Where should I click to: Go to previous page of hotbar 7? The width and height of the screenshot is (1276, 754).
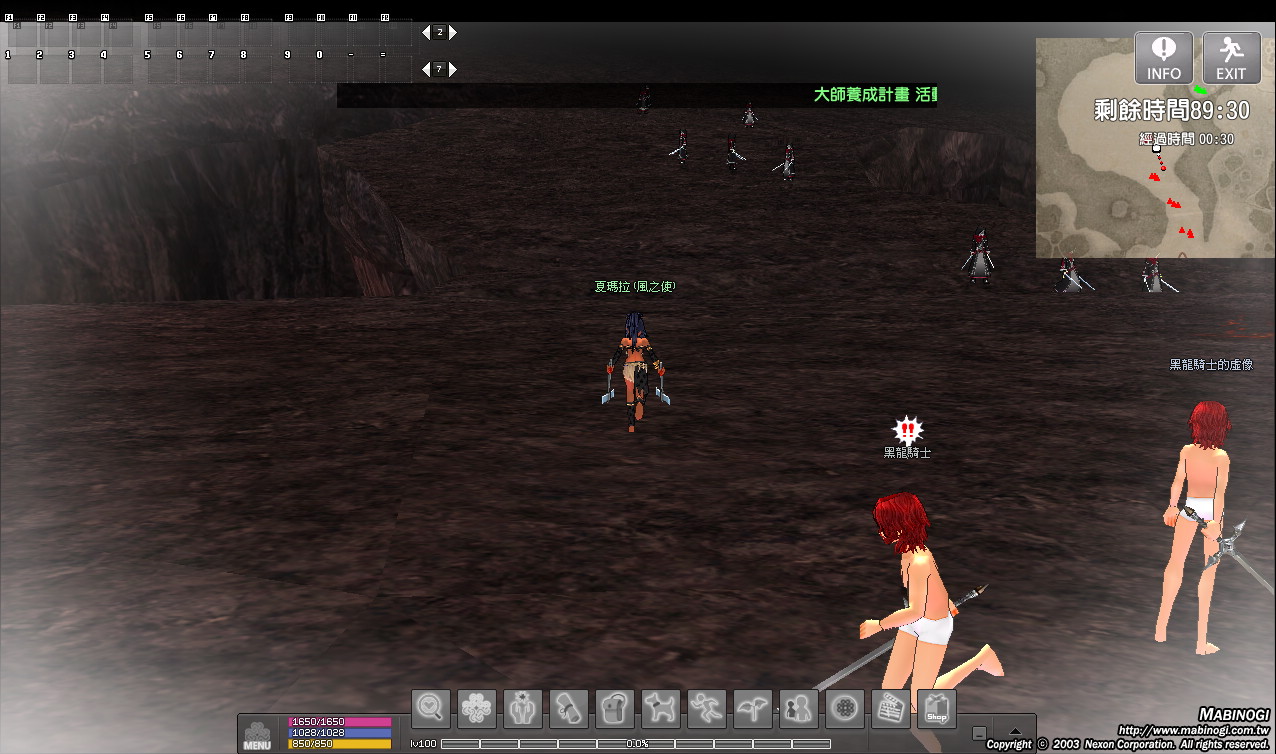click(x=426, y=69)
